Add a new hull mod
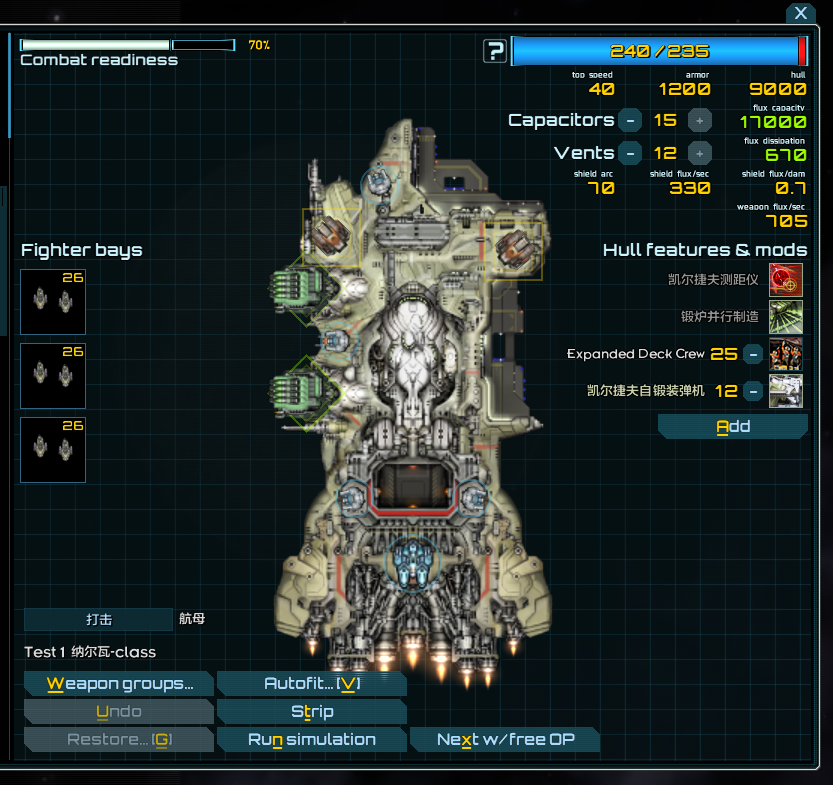 click(733, 427)
